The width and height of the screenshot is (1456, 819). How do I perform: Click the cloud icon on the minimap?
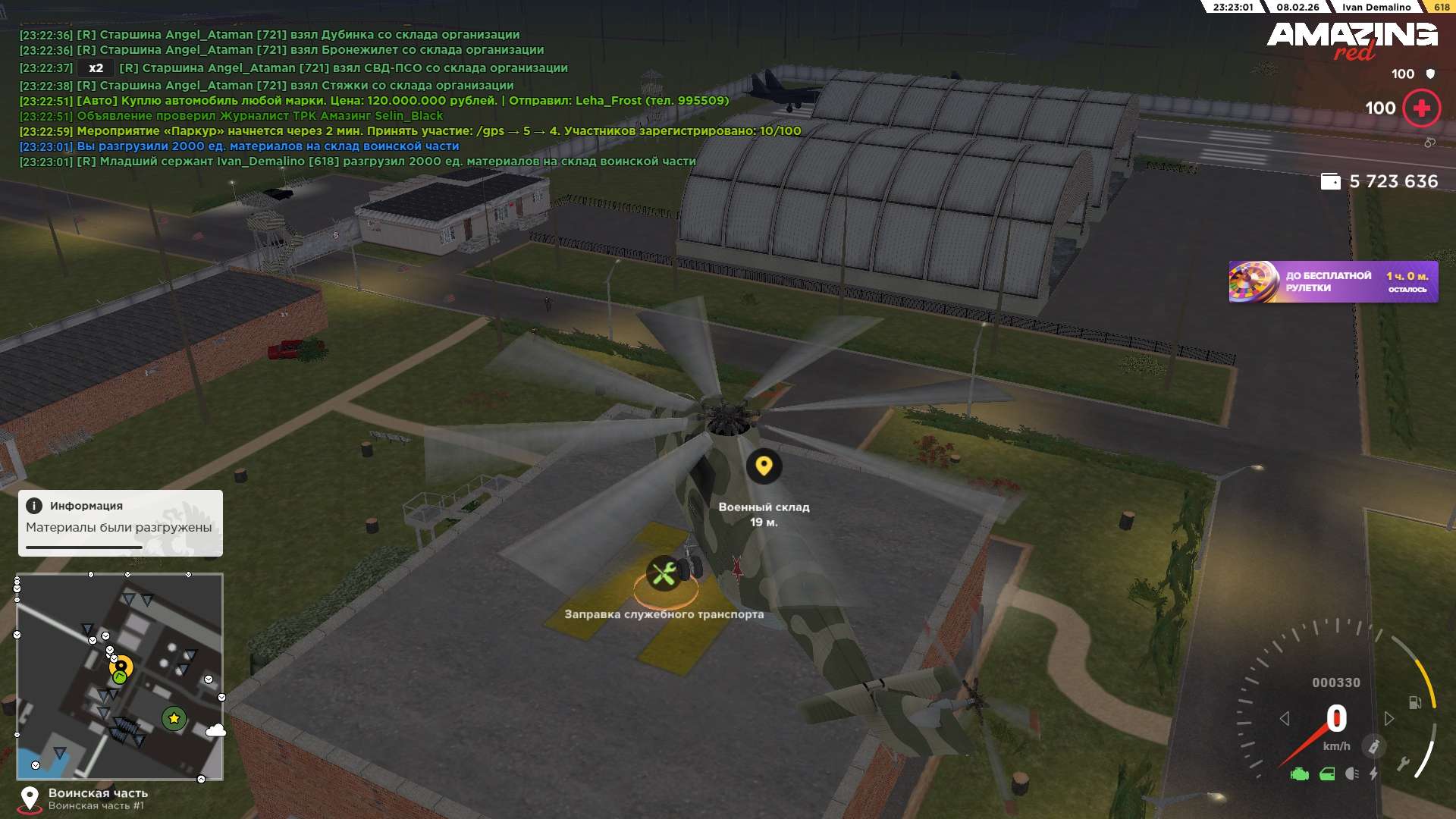coord(215,730)
